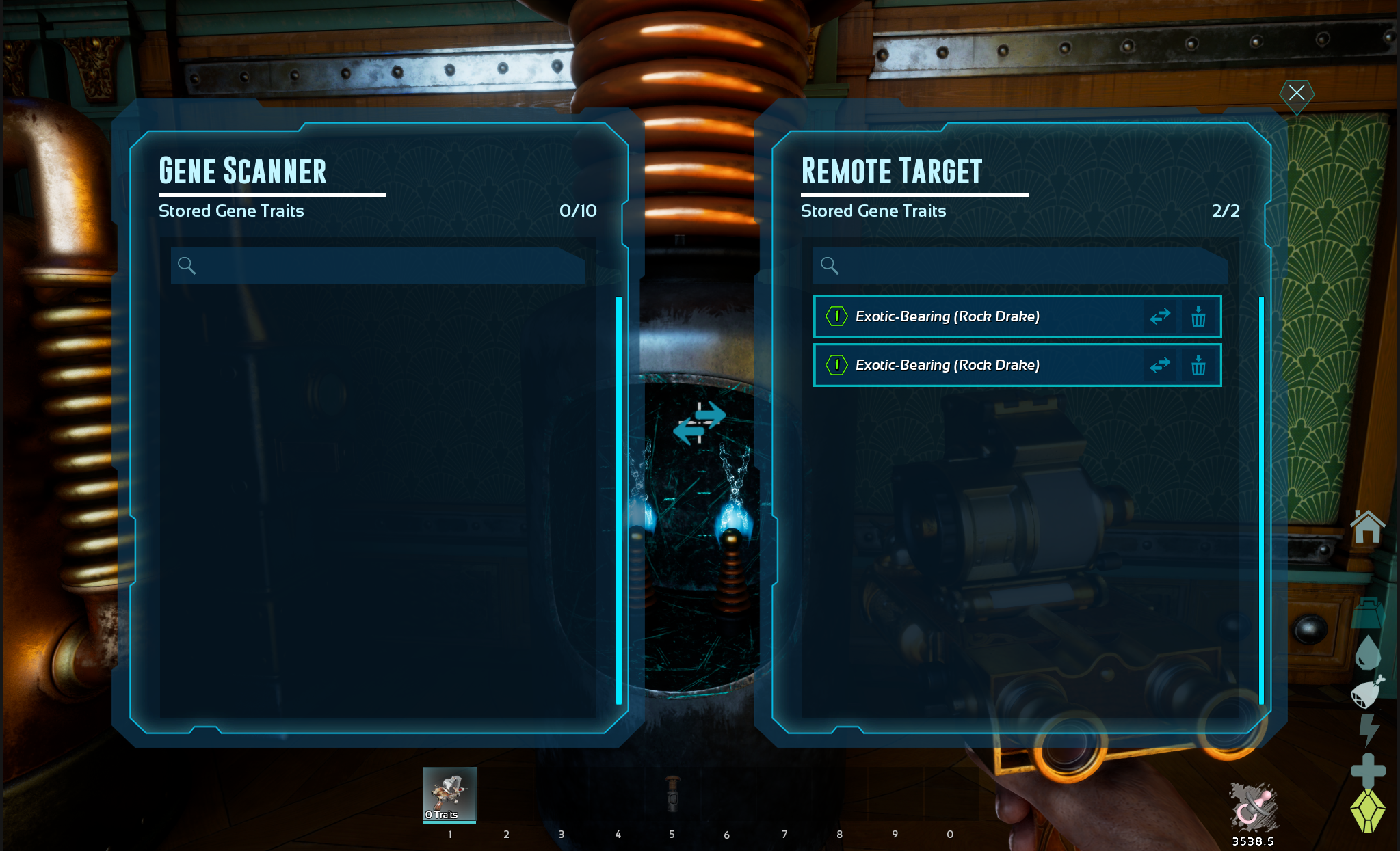Transfer the second Exotic-Bearing trait
The width and height of the screenshot is (1400, 851).
click(x=1160, y=365)
